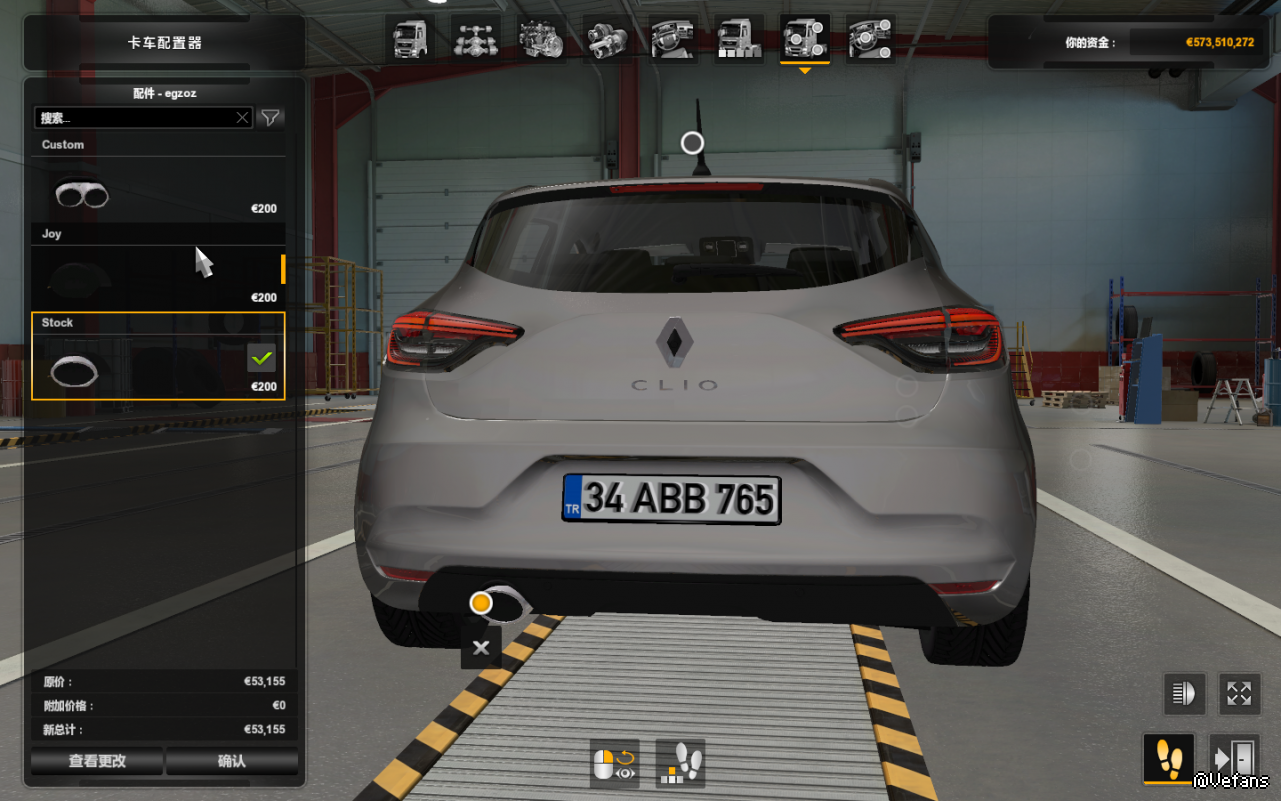This screenshot has height=801, width=1281.
Task: Open the engine tab
Action: click(542, 40)
